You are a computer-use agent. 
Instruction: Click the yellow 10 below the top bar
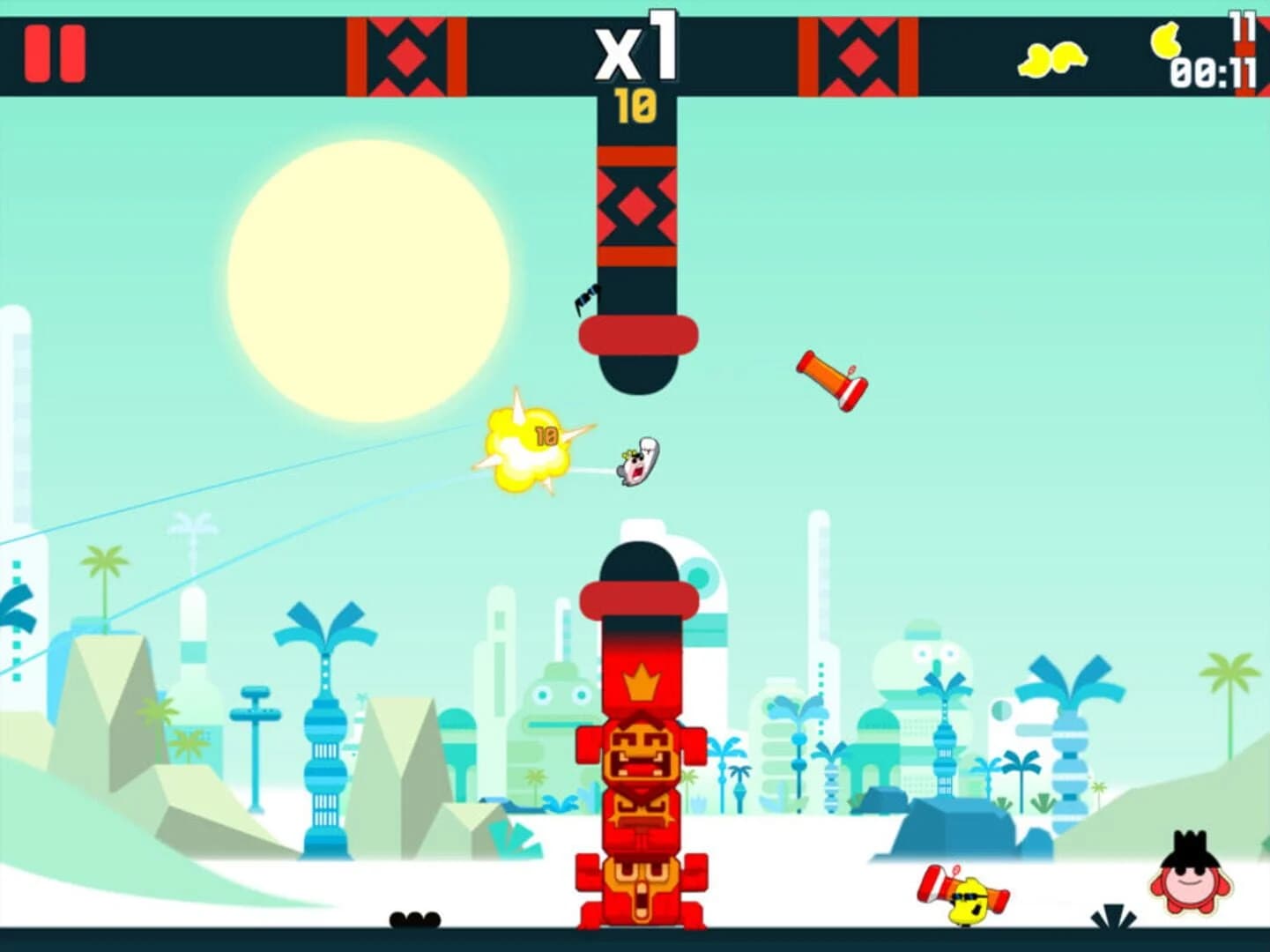click(637, 106)
